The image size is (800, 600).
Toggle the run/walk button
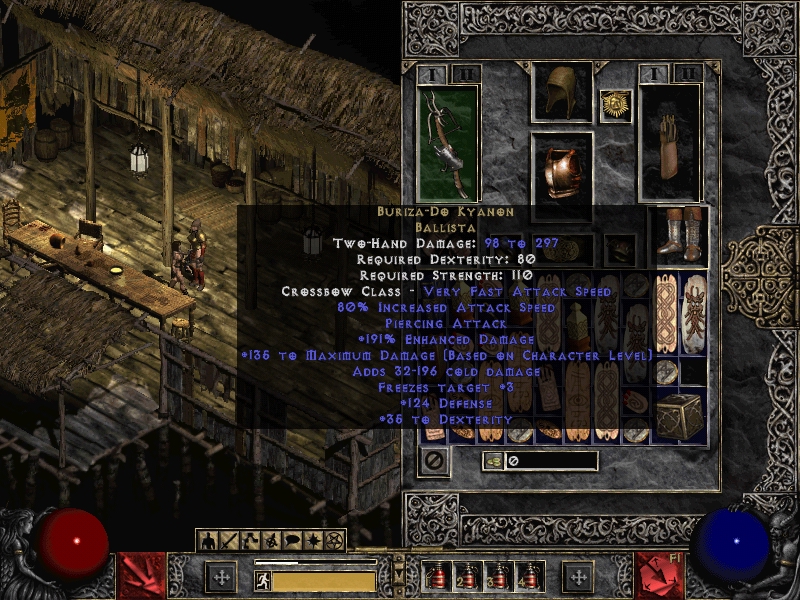(x=263, y=580)
